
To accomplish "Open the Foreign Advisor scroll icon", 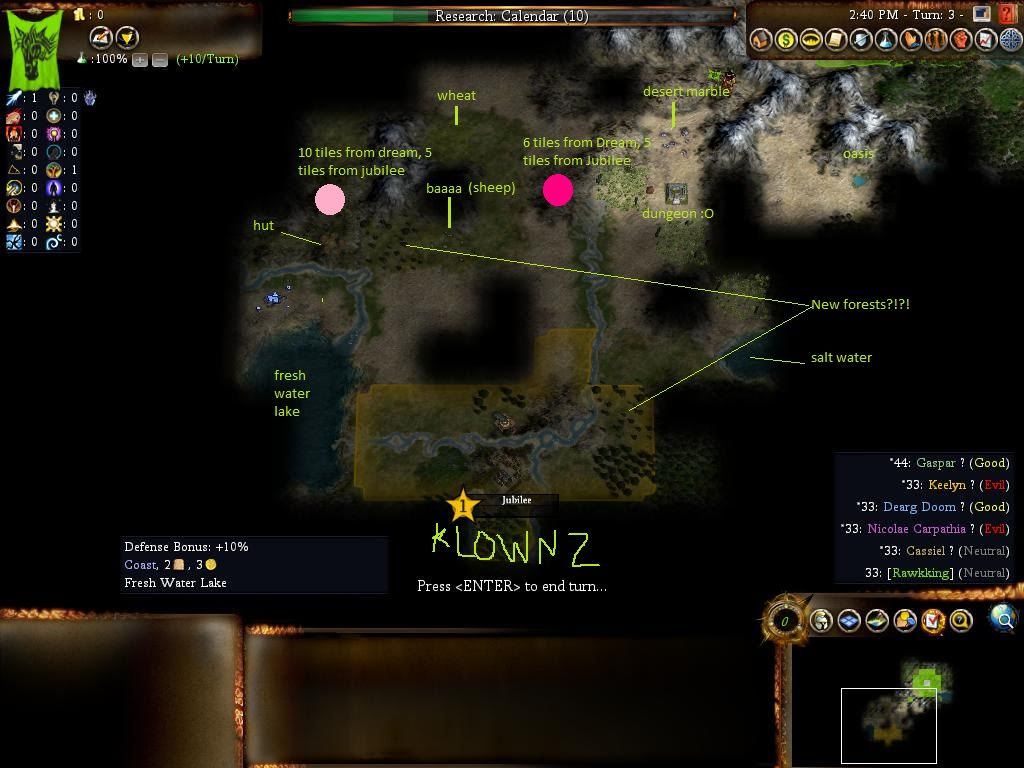I will pyautogui.click(x=836, y=40).
